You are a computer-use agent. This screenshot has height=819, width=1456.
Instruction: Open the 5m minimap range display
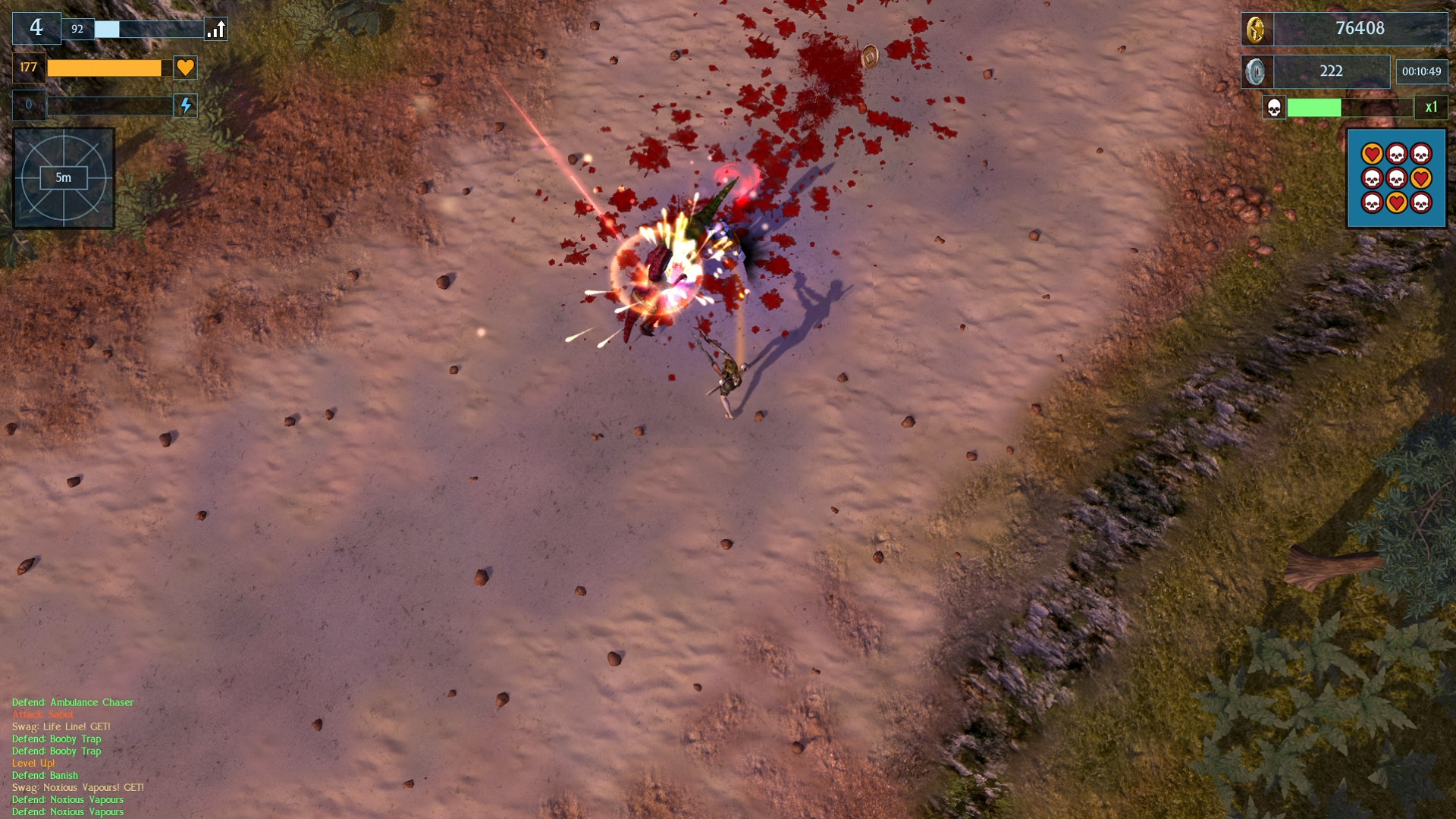tap(64, 177)
